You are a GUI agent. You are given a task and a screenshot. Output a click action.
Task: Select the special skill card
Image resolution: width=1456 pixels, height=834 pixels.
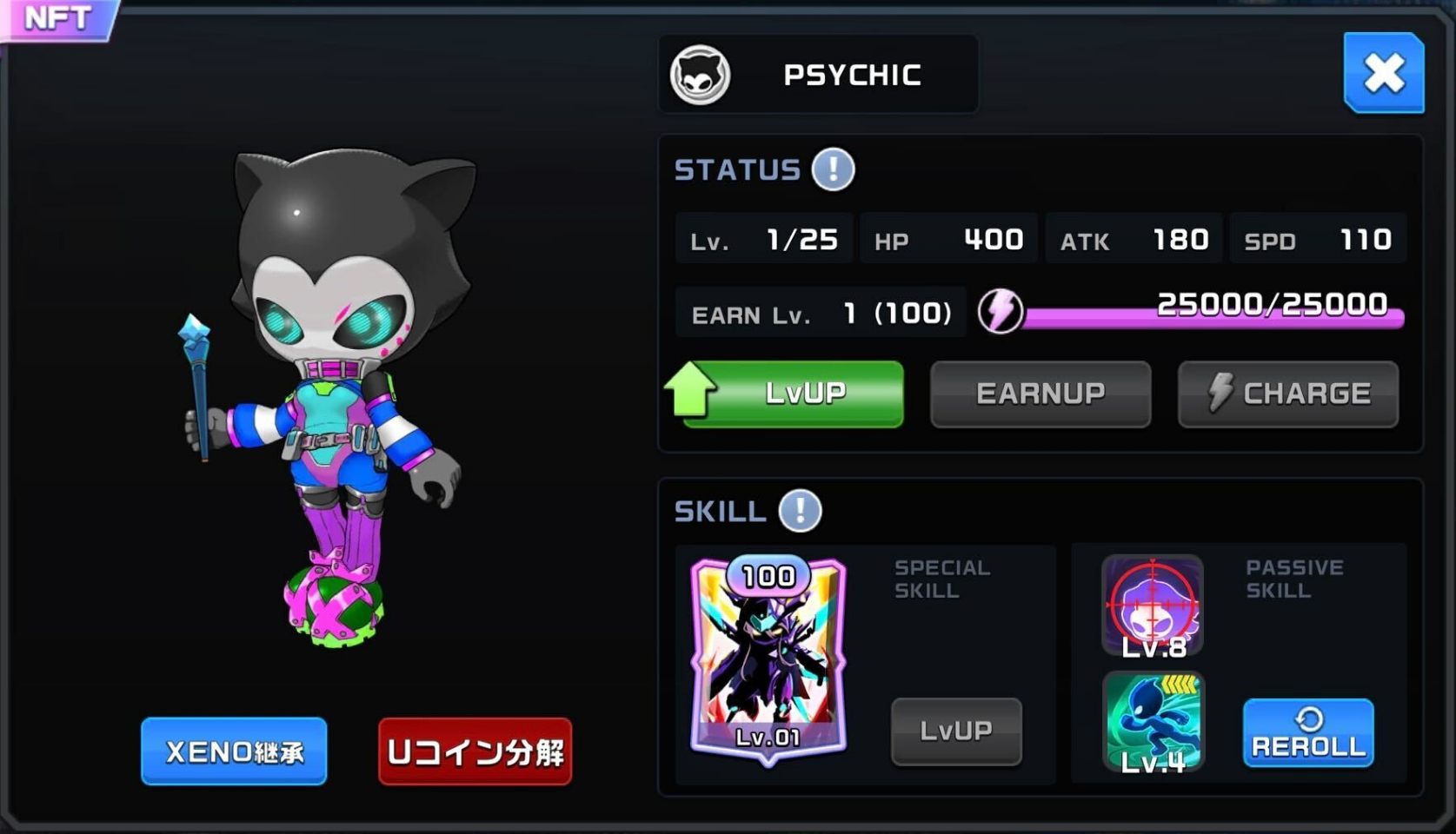click(x=768, y=658)
